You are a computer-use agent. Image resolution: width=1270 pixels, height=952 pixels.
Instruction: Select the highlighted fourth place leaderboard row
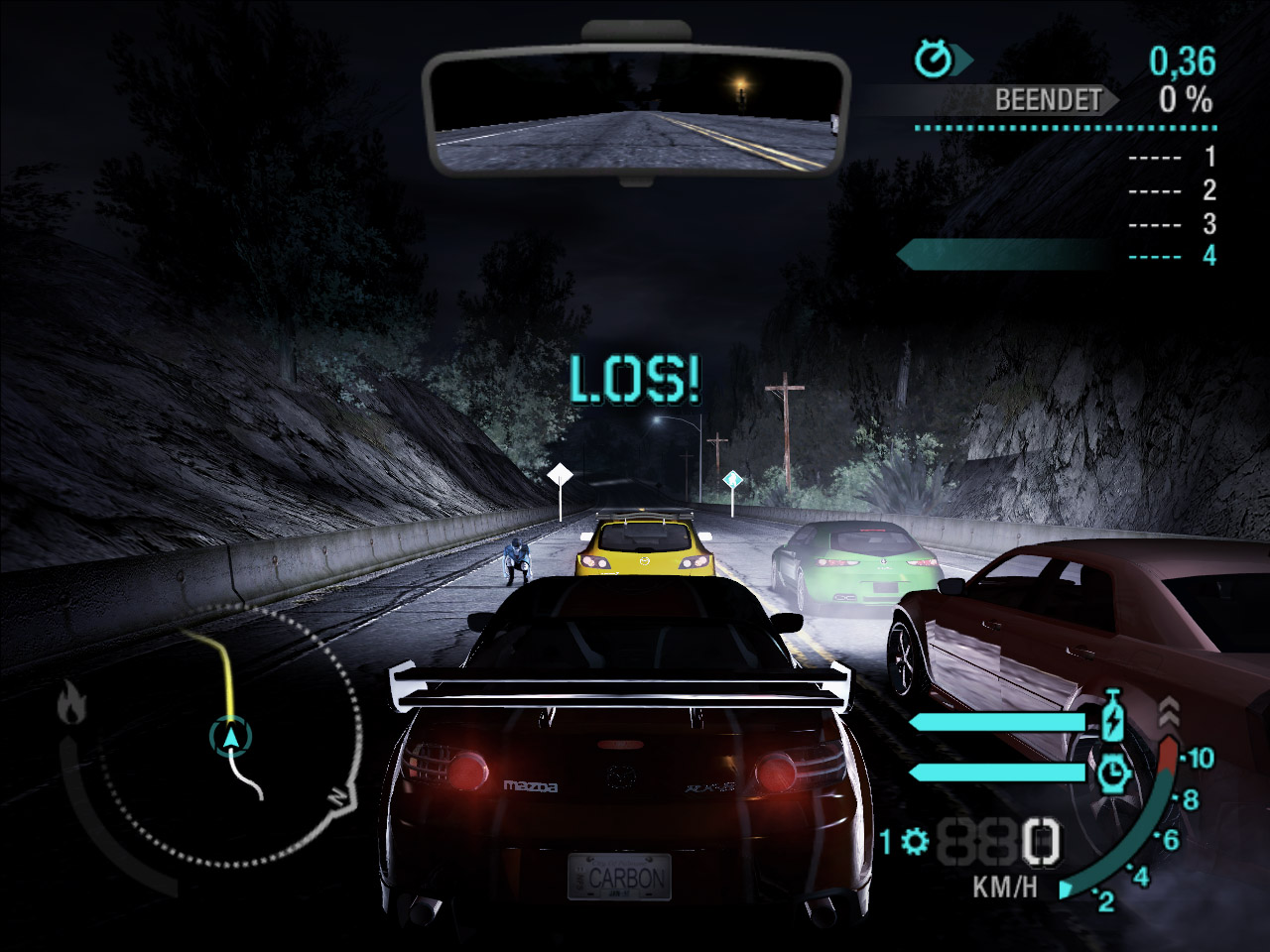1062,256
